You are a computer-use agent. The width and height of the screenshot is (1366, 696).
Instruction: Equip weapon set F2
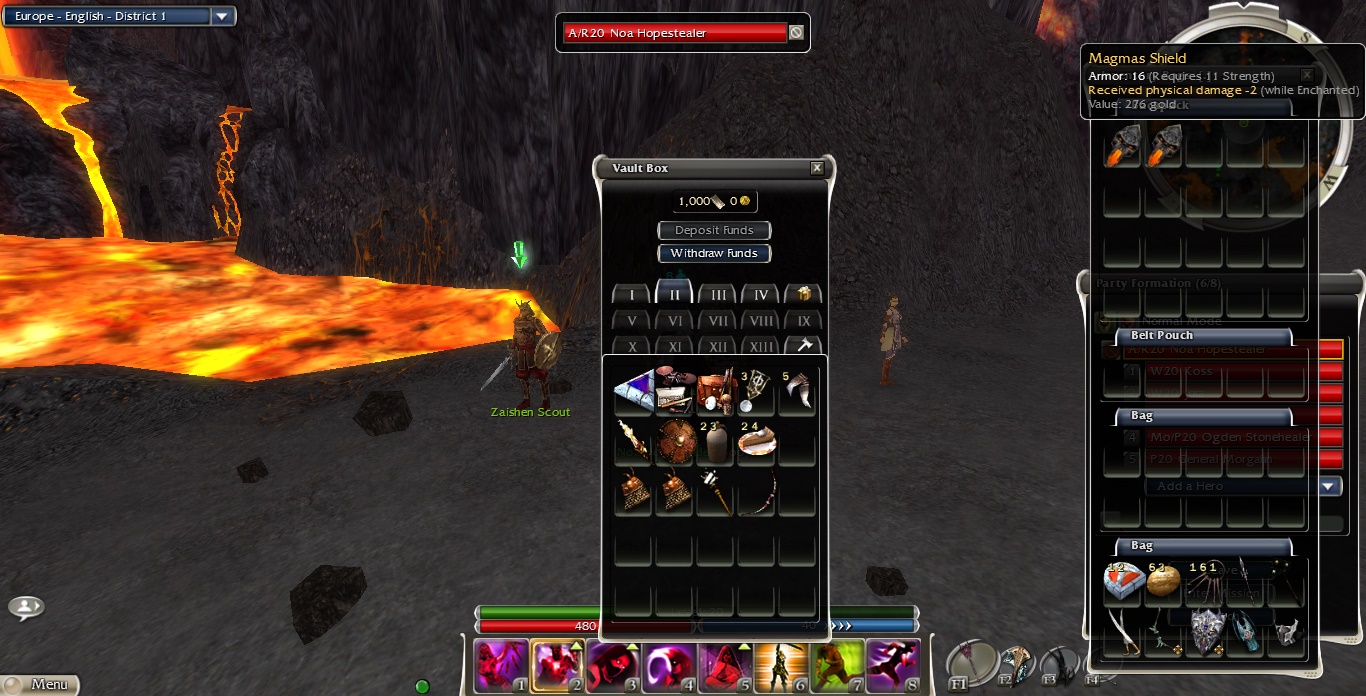coord(1015,664)
